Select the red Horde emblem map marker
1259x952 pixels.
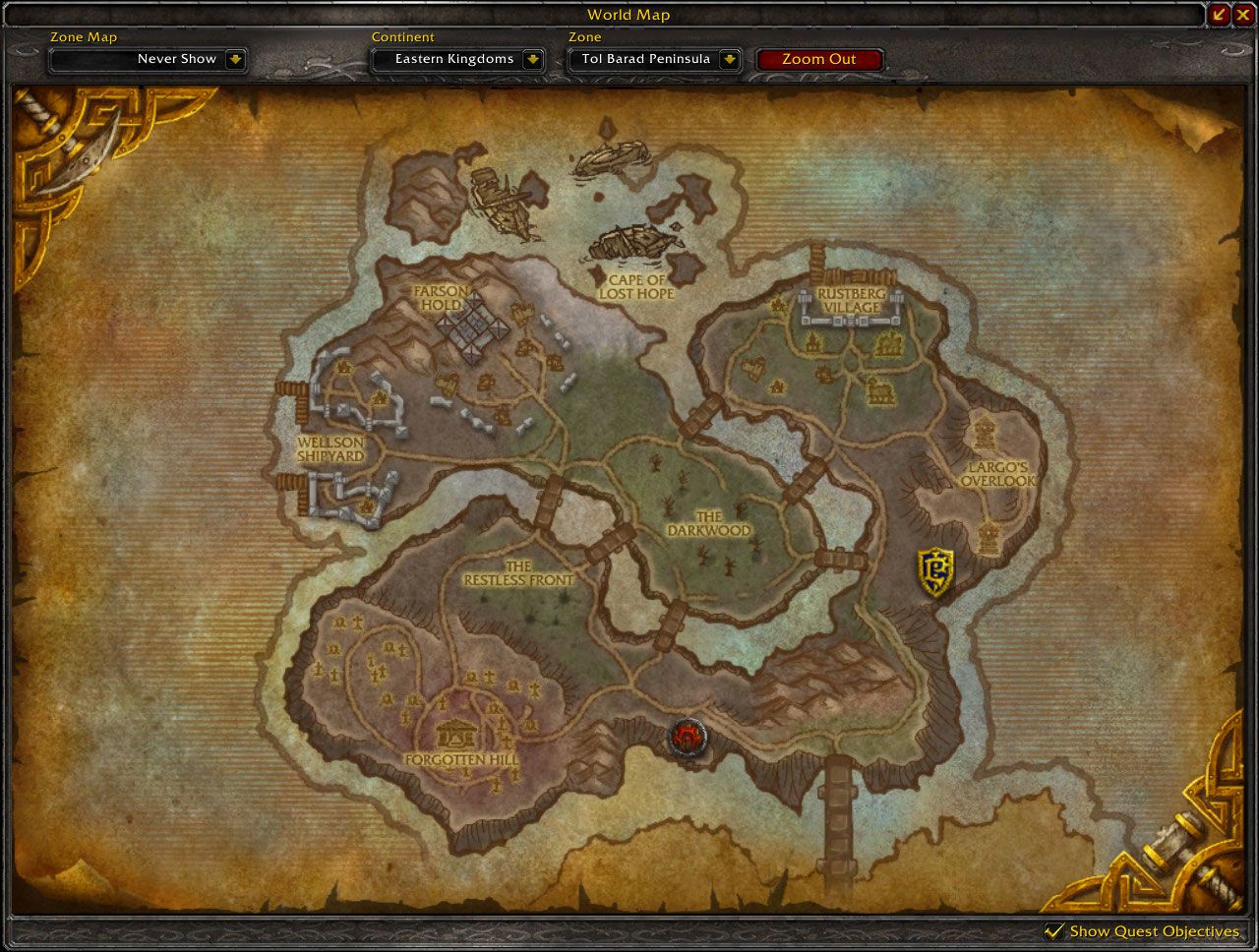point(686,737)
